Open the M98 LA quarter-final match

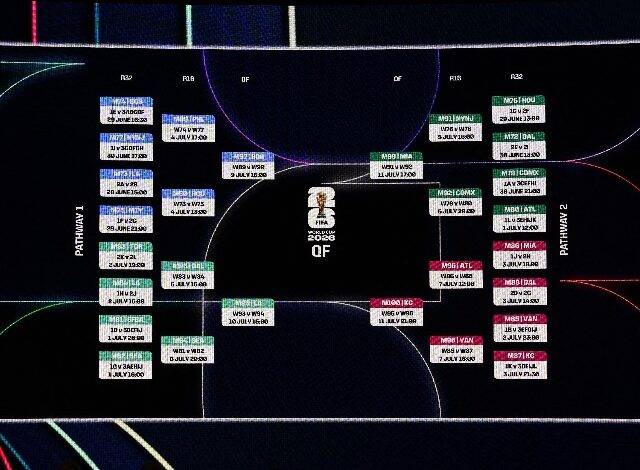click(x=248, y=309)
